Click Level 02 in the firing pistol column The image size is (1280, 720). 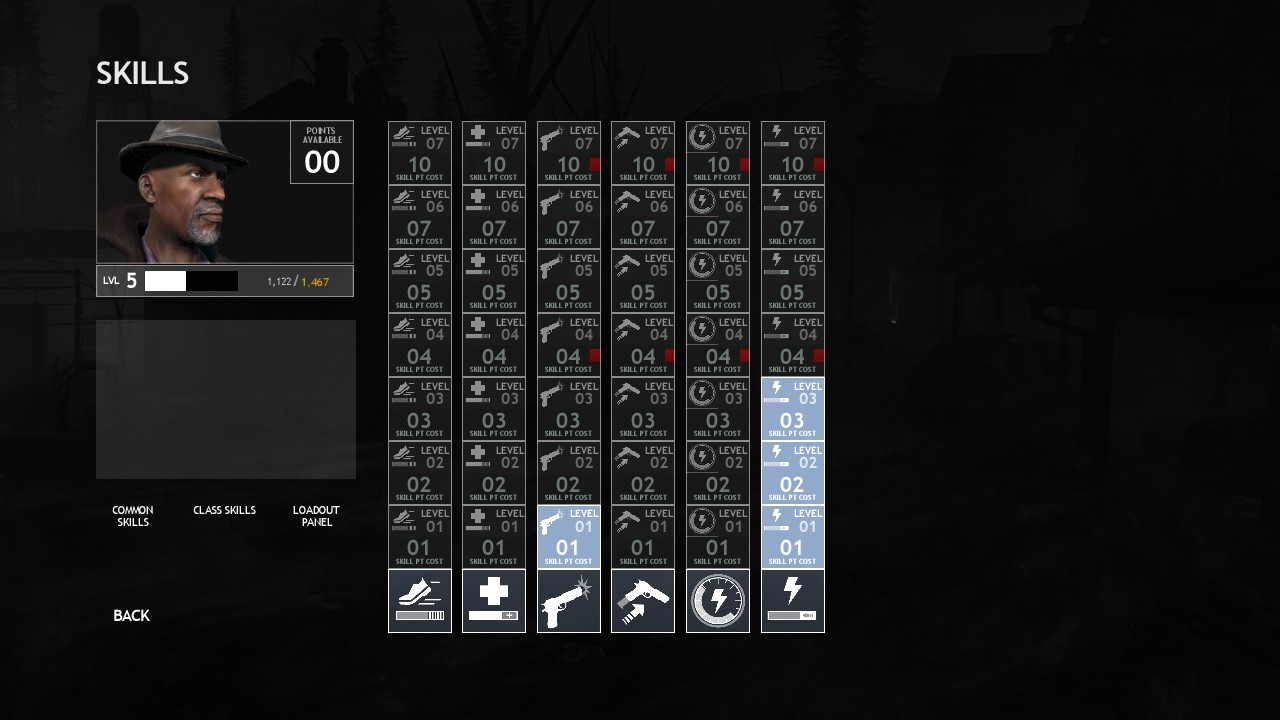click(569, 473)
